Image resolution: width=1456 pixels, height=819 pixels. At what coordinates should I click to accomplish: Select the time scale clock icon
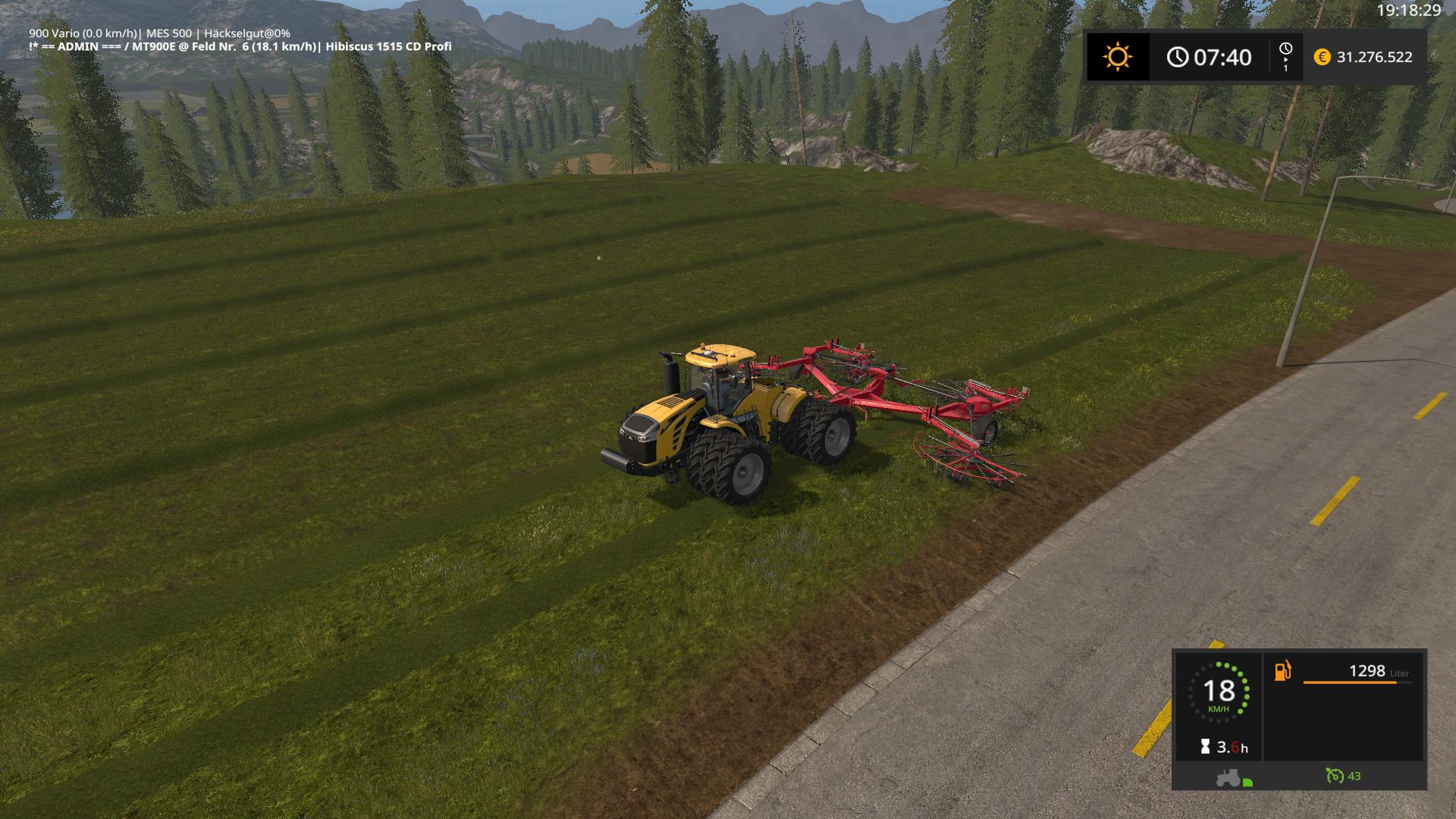click(x=1285, y=50)
